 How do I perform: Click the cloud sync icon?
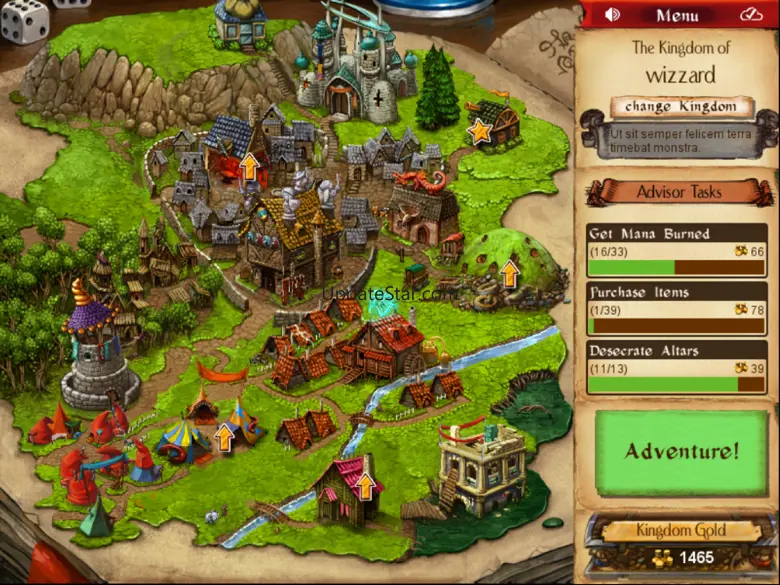[x=751, y=15]
